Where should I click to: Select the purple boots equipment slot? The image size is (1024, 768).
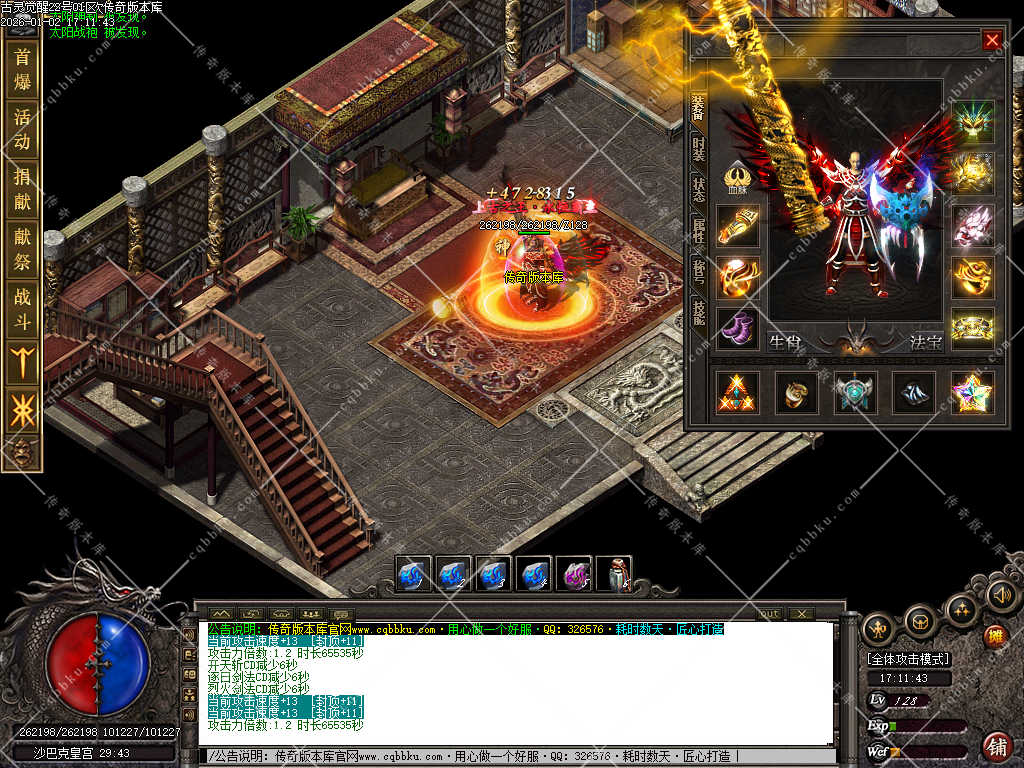click(x=737, y=328)
